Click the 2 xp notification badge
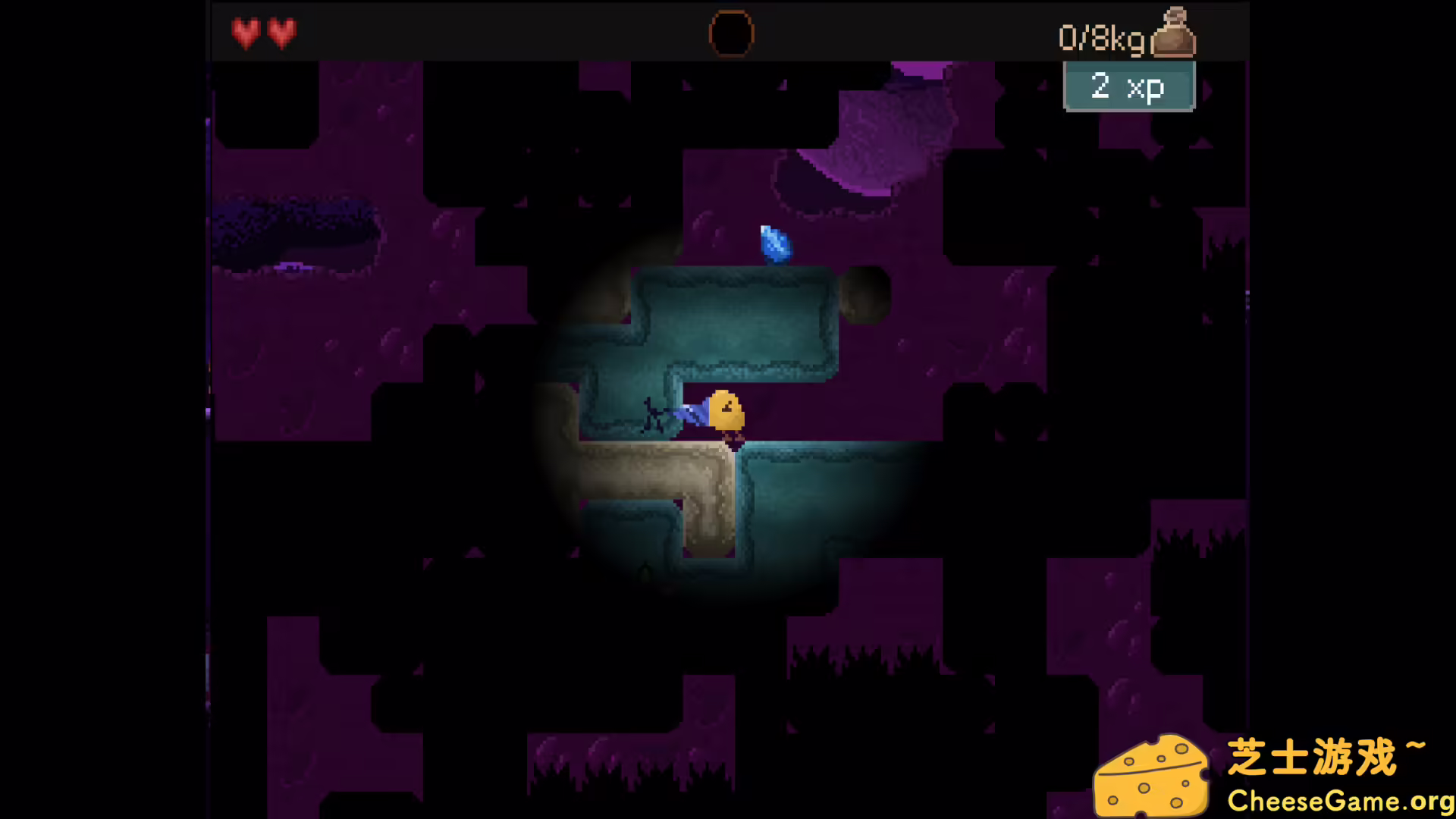Viewport: 1456px width, 819px height. [1129, 86]
